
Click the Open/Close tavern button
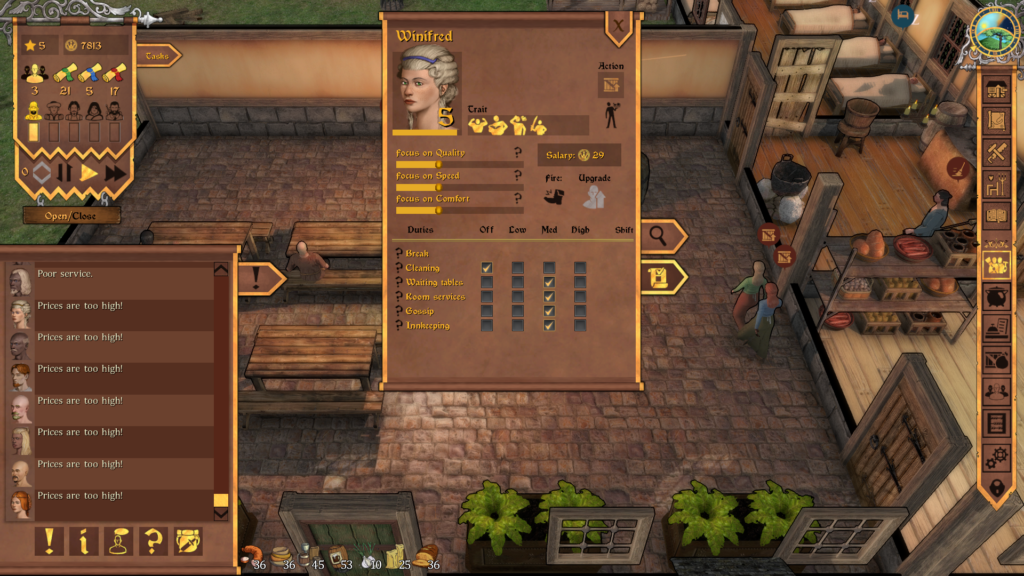click(72, 215)
